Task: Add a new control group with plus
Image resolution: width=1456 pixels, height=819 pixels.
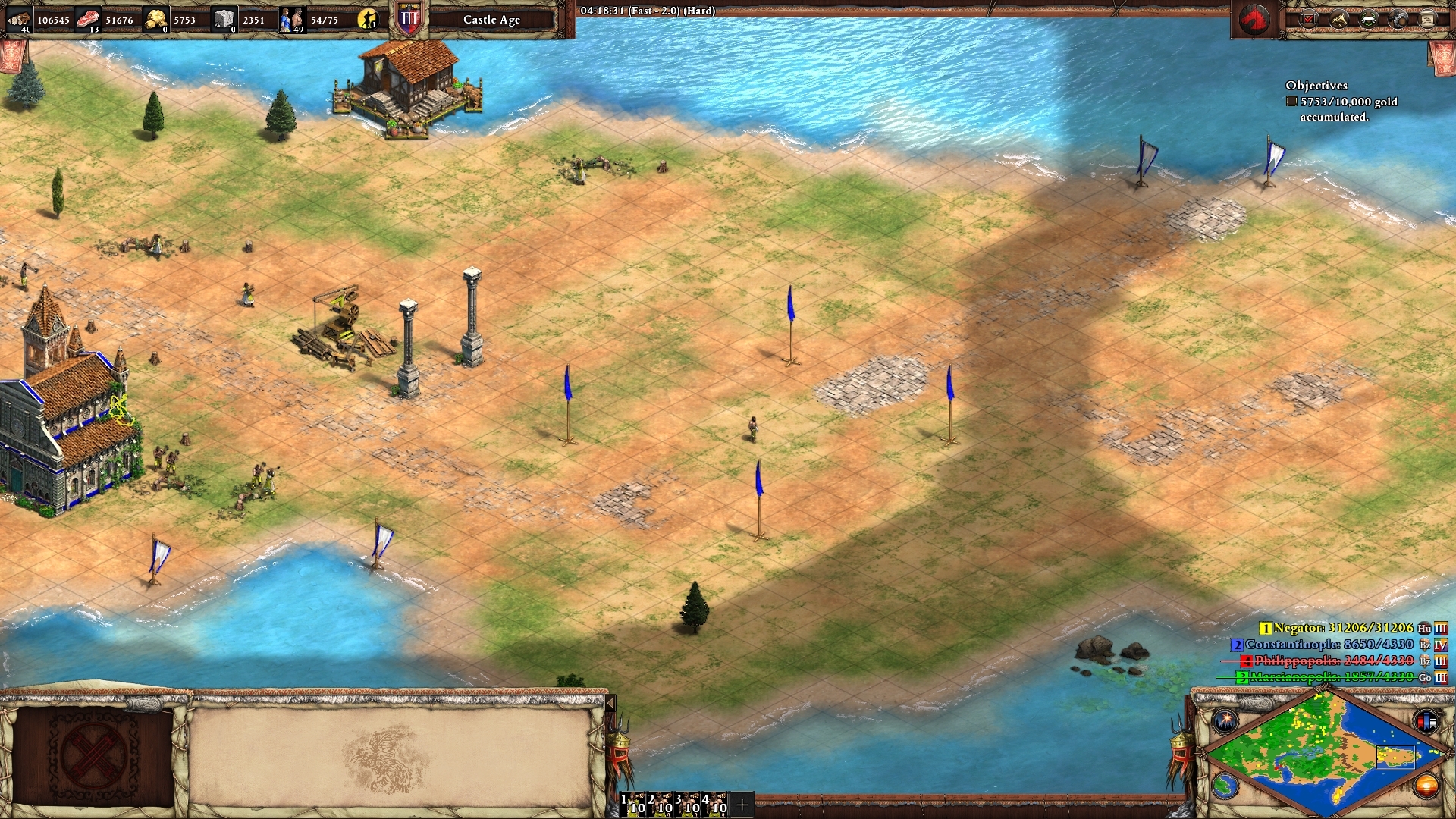Action: click(742, 805)
